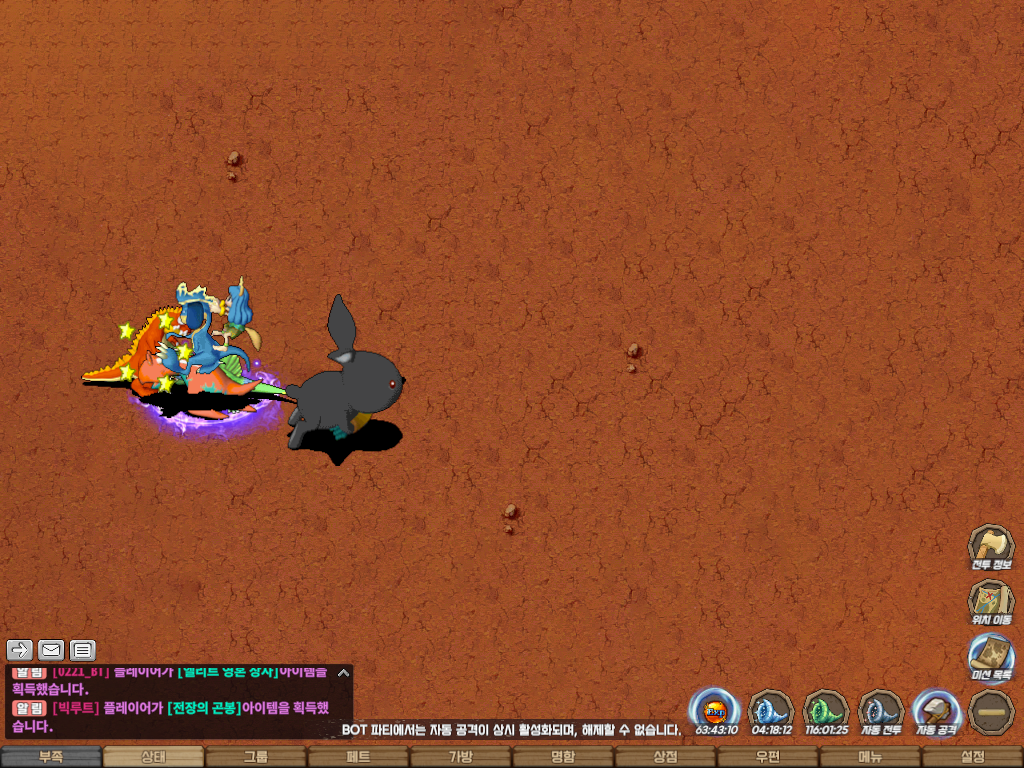Click the envelope button above the chat
The height and width of the screenshot is (768, 1024).
(50, 650)
